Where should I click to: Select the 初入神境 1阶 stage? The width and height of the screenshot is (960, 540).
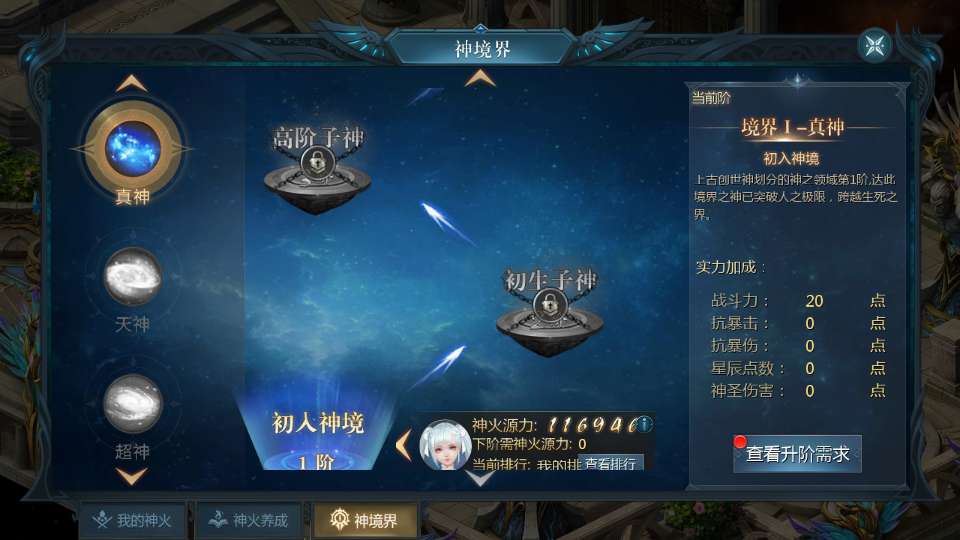(318, 438)
